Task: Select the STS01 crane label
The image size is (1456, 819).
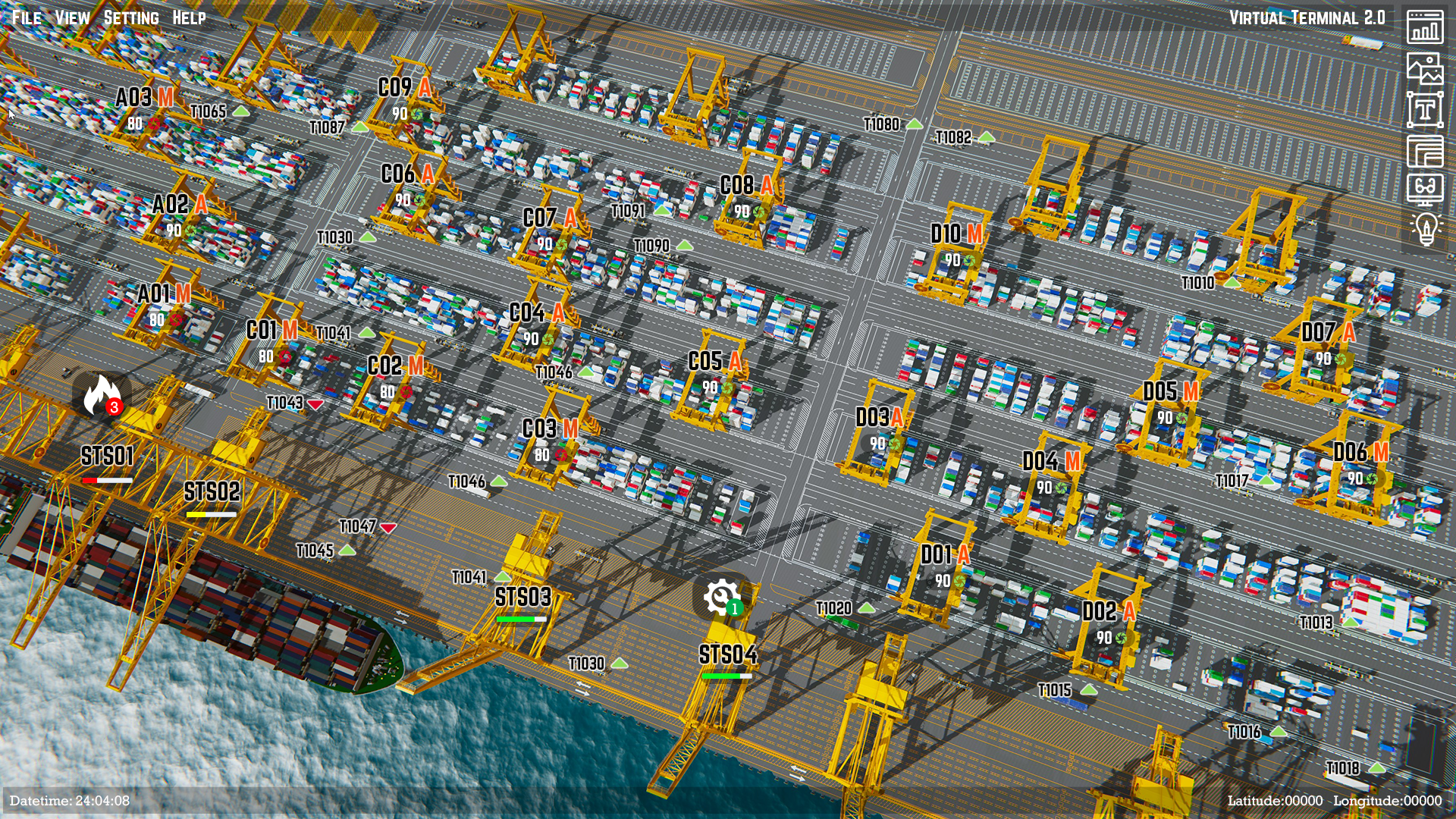Action: (x=107, y=457)
